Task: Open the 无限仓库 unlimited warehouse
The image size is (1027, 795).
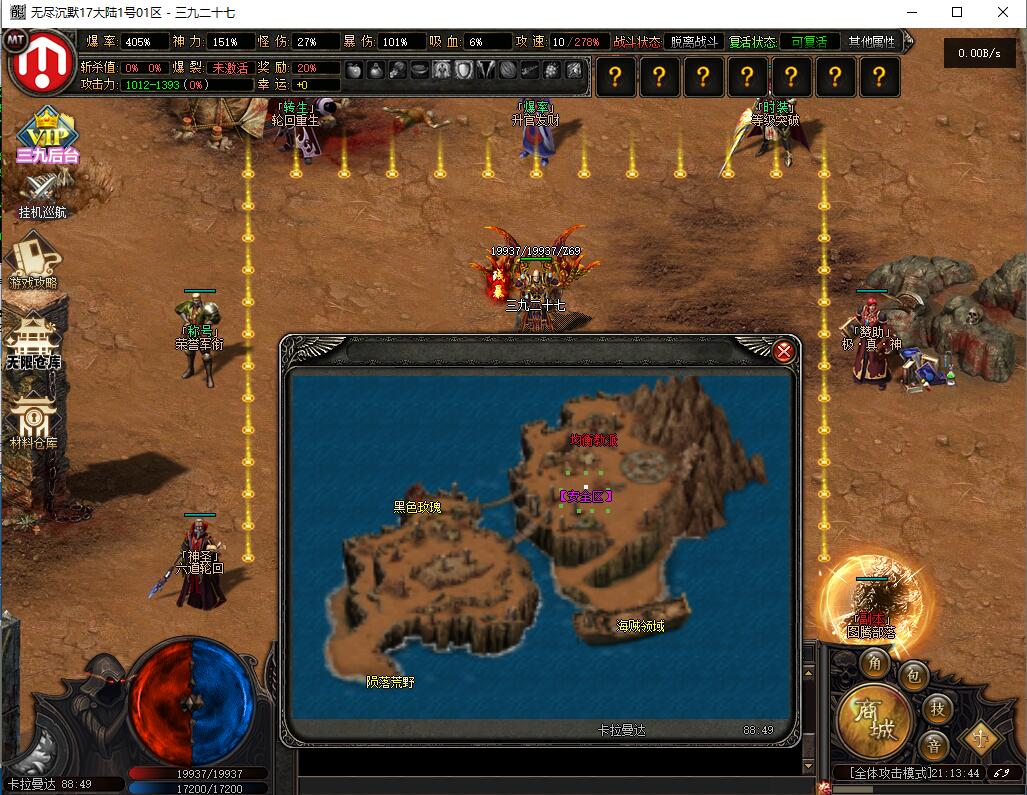Action: 33,340
